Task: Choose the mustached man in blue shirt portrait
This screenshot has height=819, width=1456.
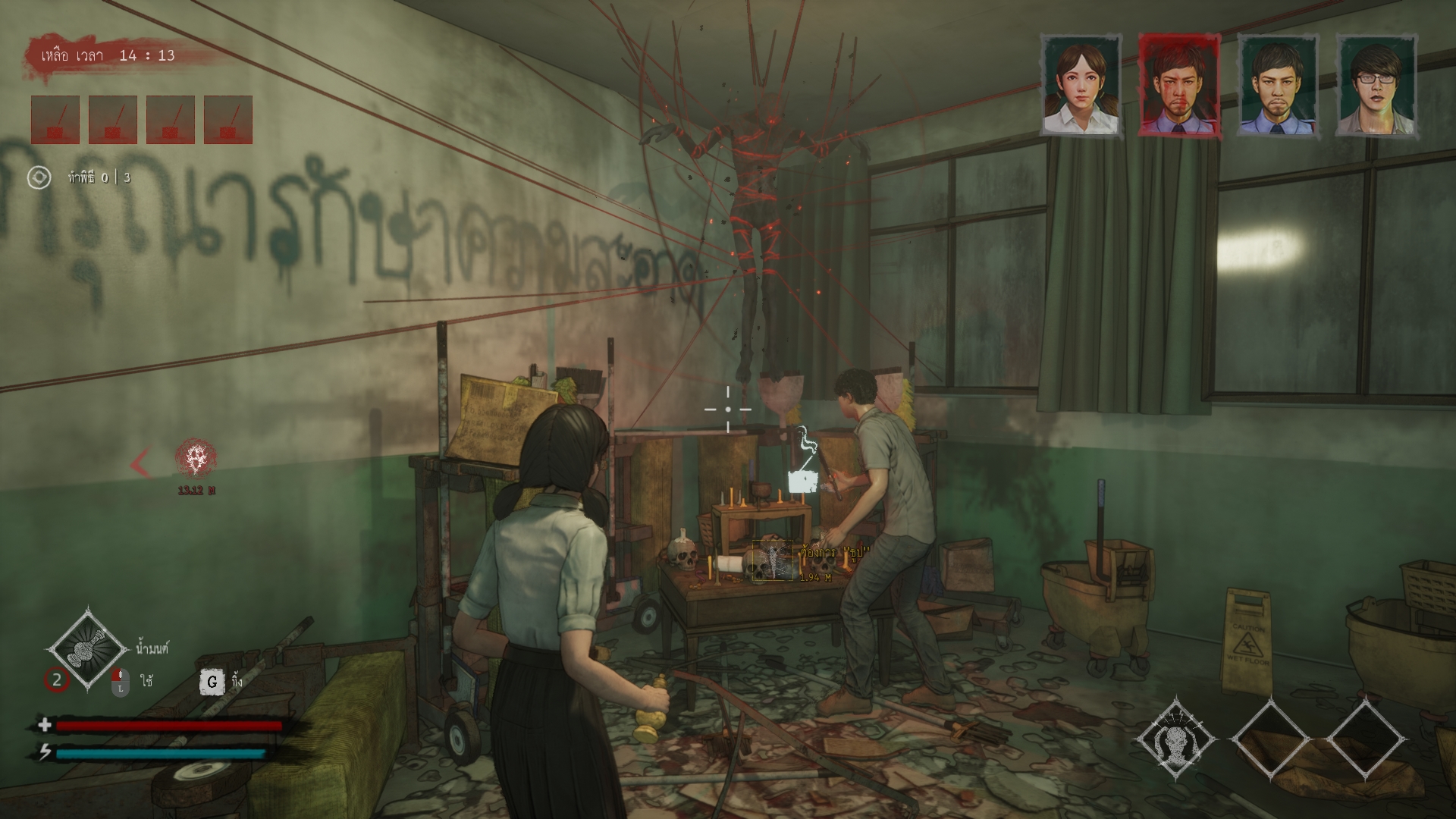Action: tap(1277, 85)
